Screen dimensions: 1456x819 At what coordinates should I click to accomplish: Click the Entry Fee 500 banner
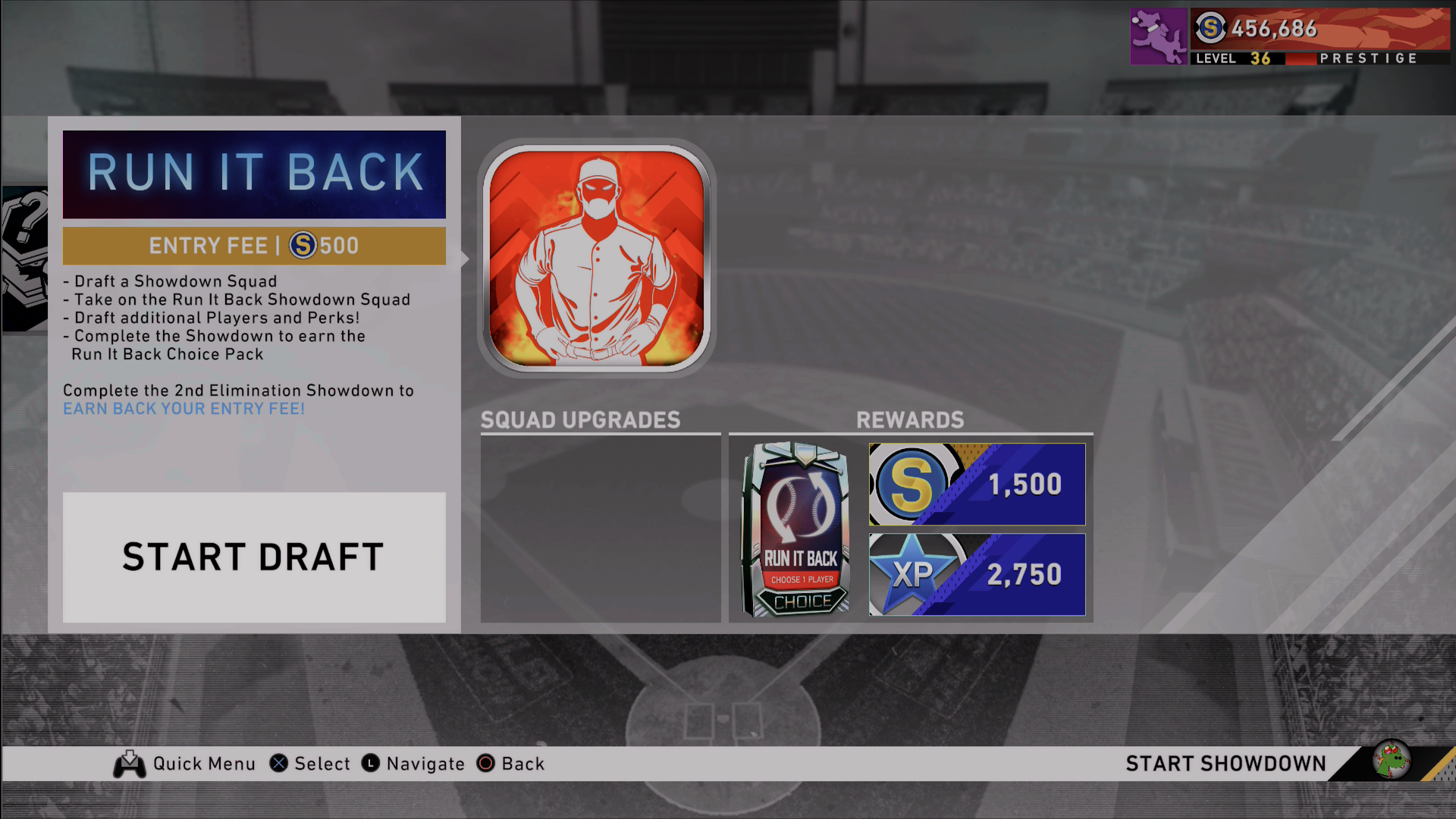point(253,244)
